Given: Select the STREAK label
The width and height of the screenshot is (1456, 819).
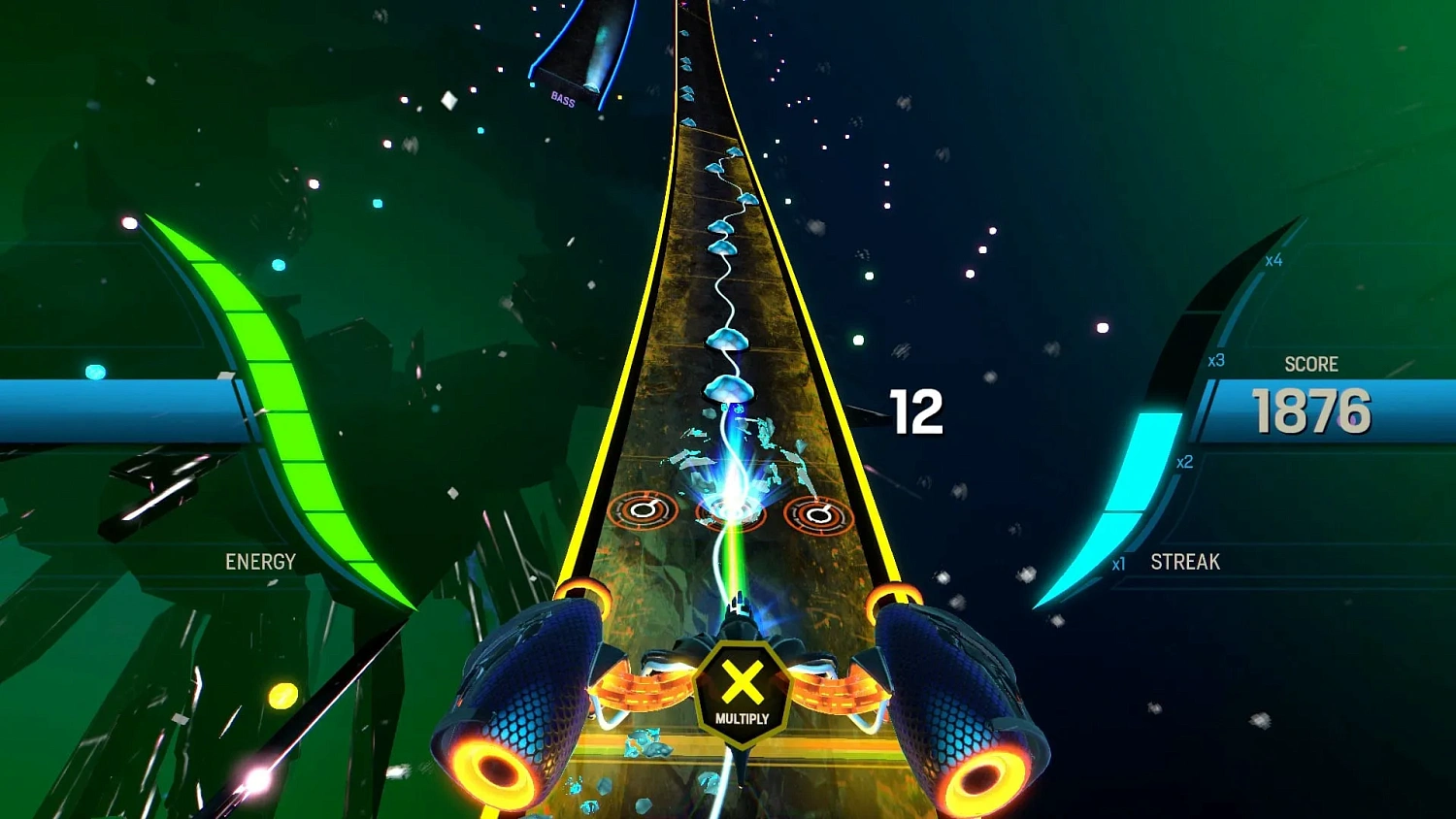Looking at the screenshot, I should coord(1184,562).
